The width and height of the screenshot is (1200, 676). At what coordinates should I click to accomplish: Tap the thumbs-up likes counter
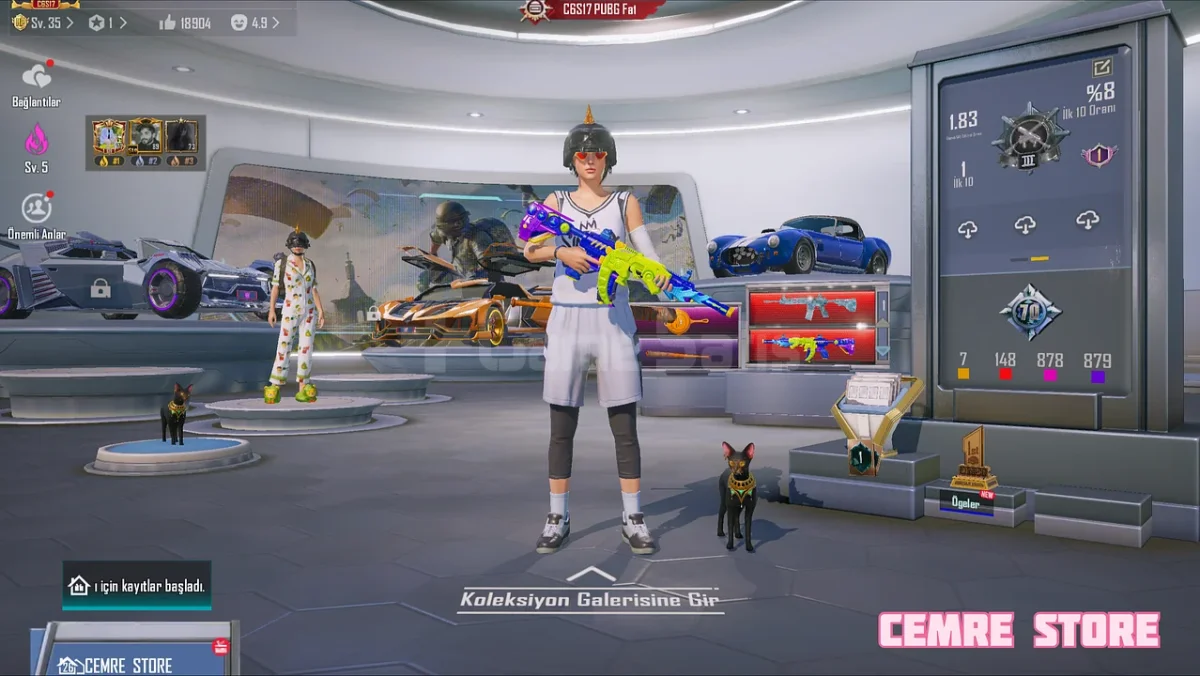(185, 22)
